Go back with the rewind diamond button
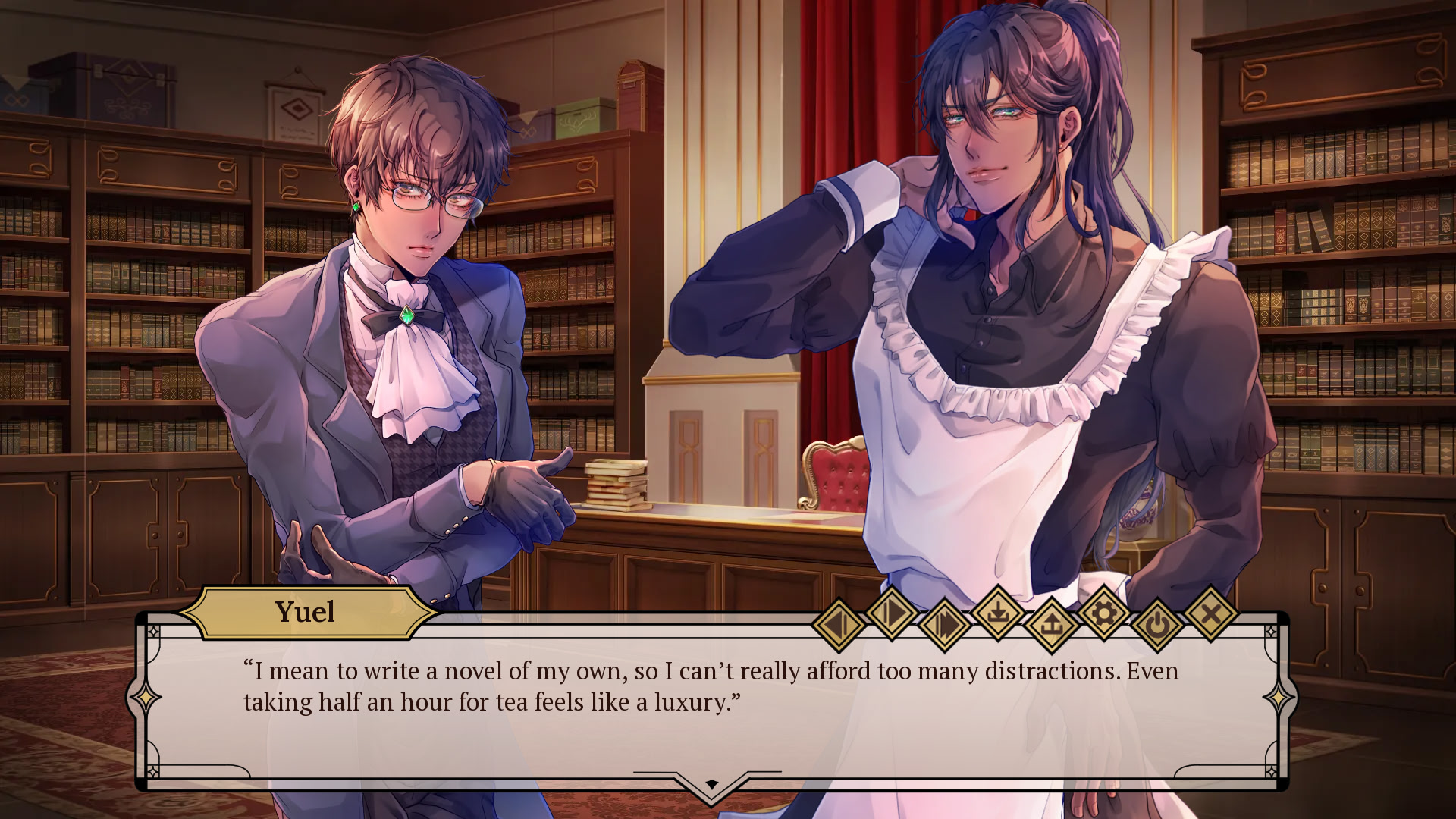Screen dimensions: 1456x819 pos(838,626)
